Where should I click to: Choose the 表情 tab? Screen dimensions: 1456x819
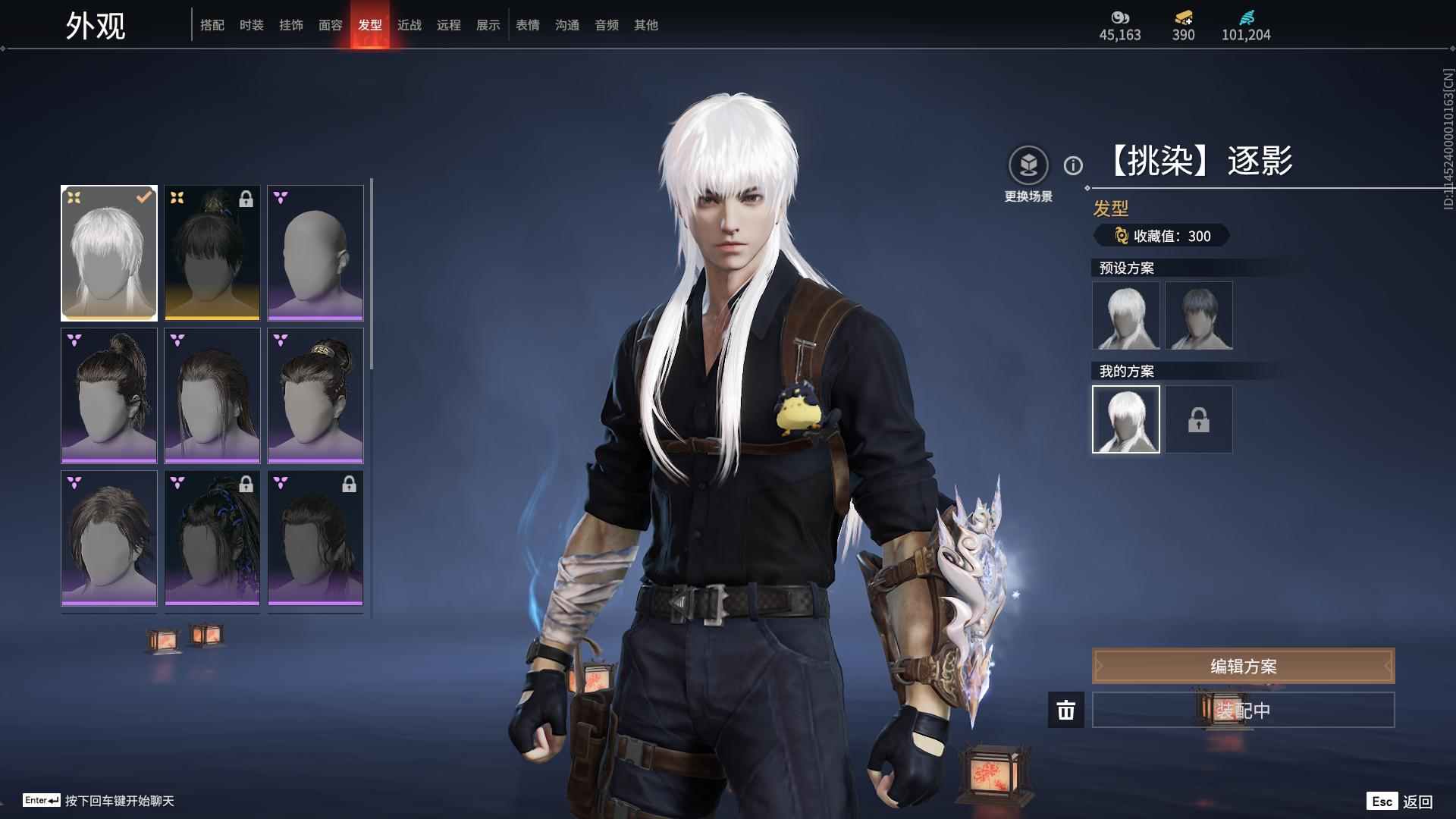point(527,25)
